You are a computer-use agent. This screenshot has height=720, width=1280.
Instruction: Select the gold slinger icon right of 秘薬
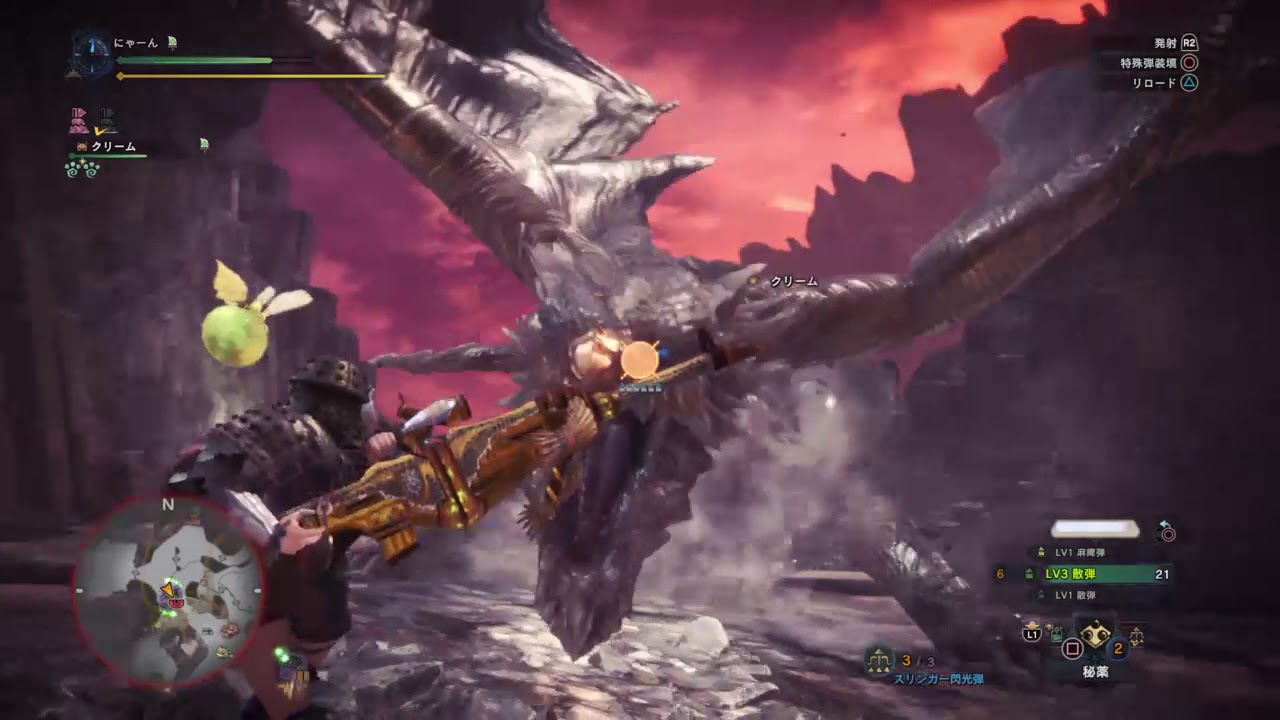click(x=1136, y=634)
